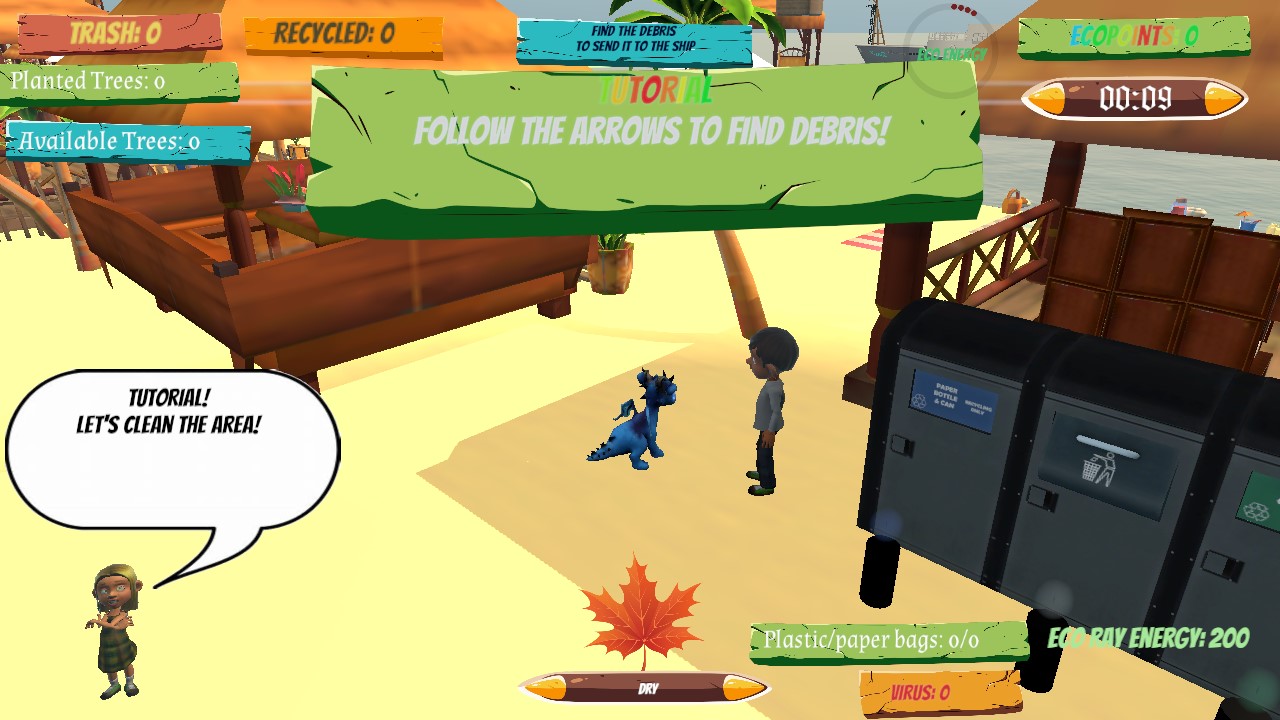Click the green recycling icon on the right bin
This screenshot has width=1280, height=720.
(1256, 510)
